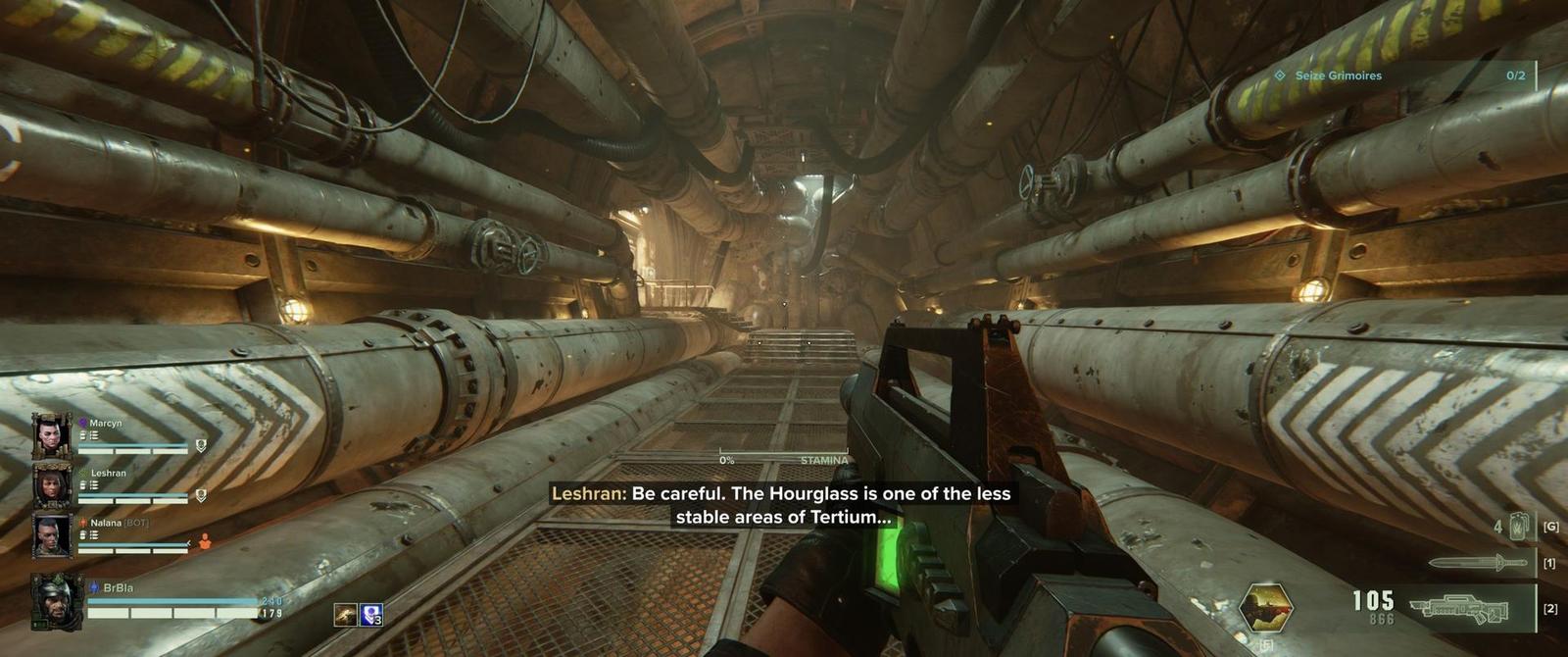
Task: Click the blue buff icon showing 3 stacks
Action: coord(371,615)
